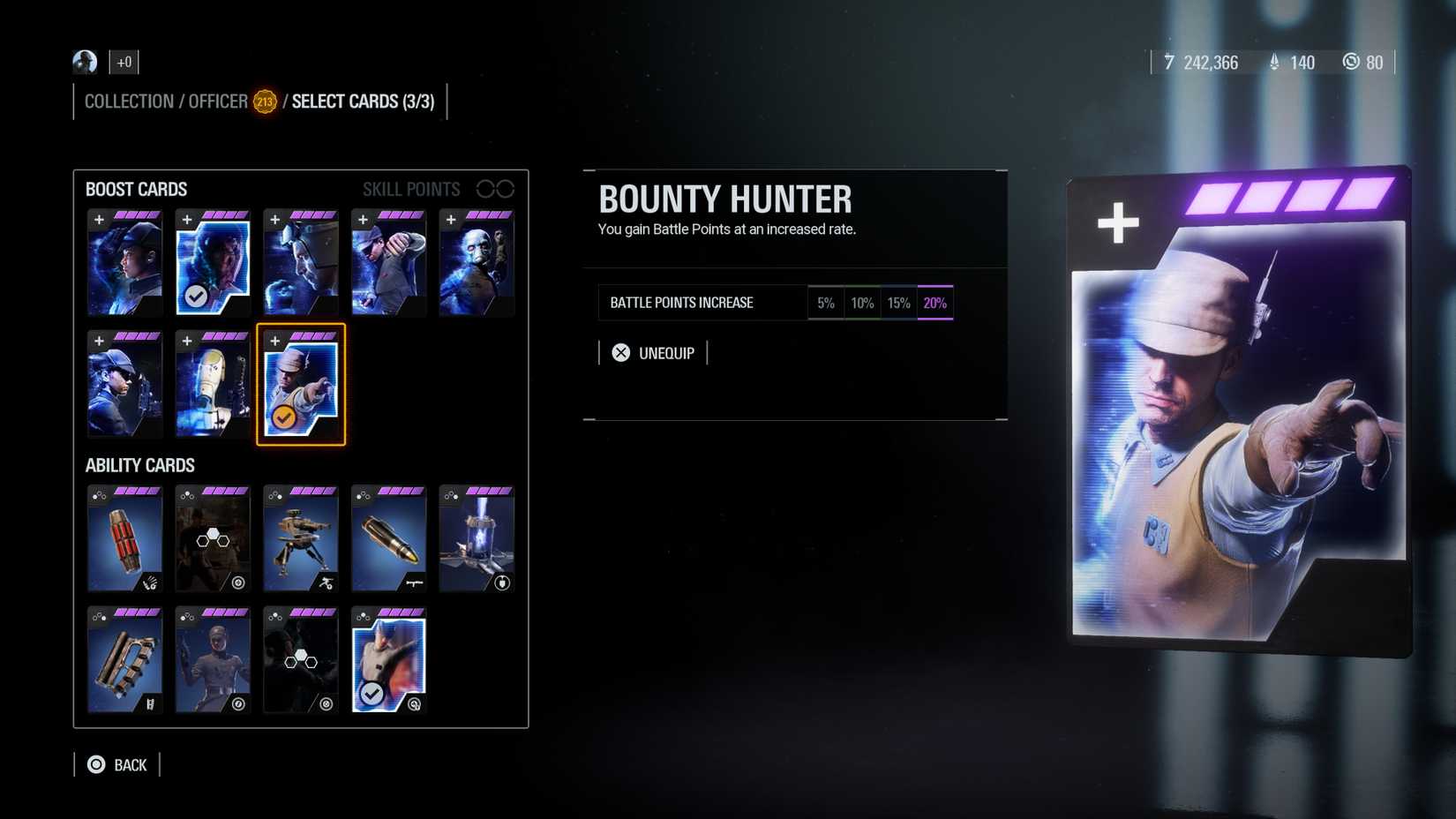Click the crystals icon next to 140
This screenshot has height=819, width=1456.
[1273, 63]
